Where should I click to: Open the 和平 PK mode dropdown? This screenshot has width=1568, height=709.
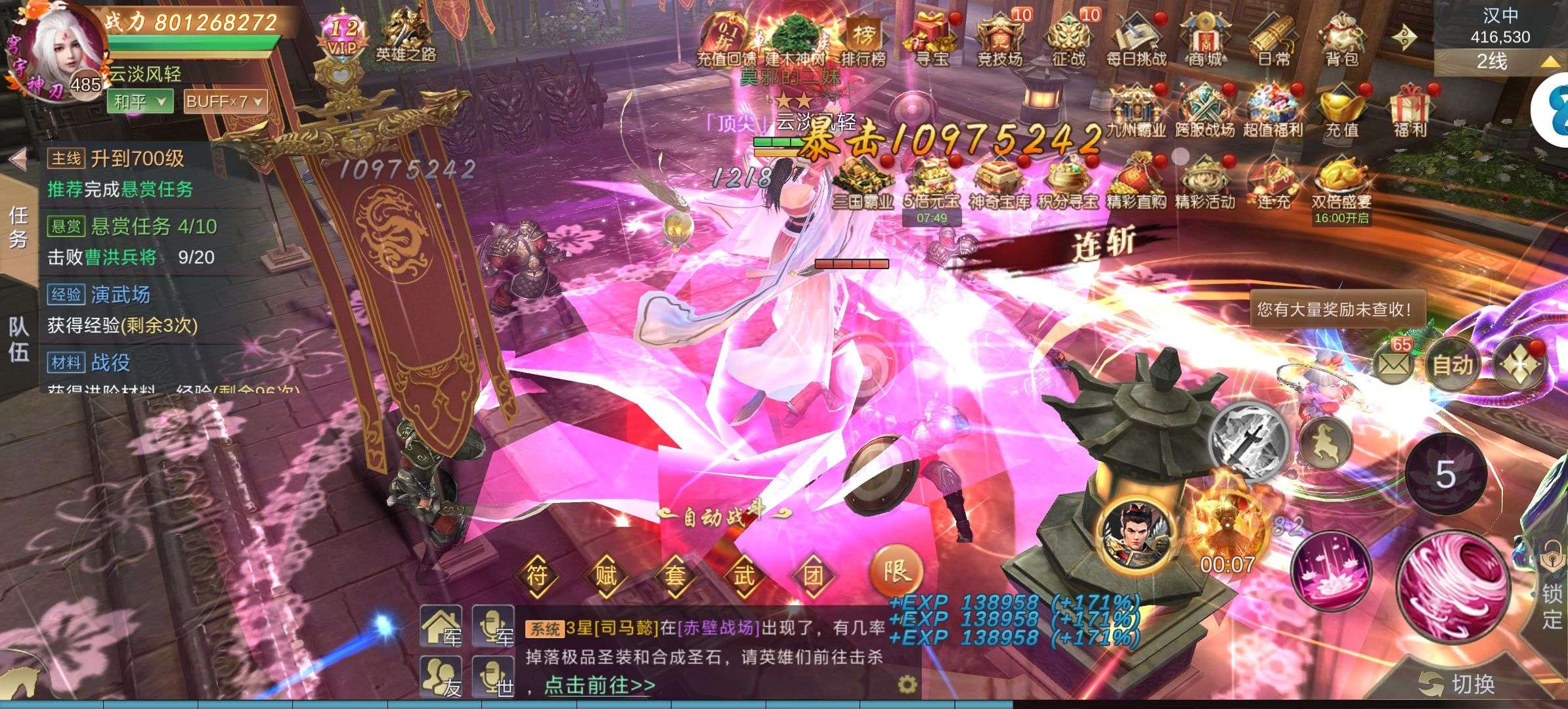[x=141, y=102]
